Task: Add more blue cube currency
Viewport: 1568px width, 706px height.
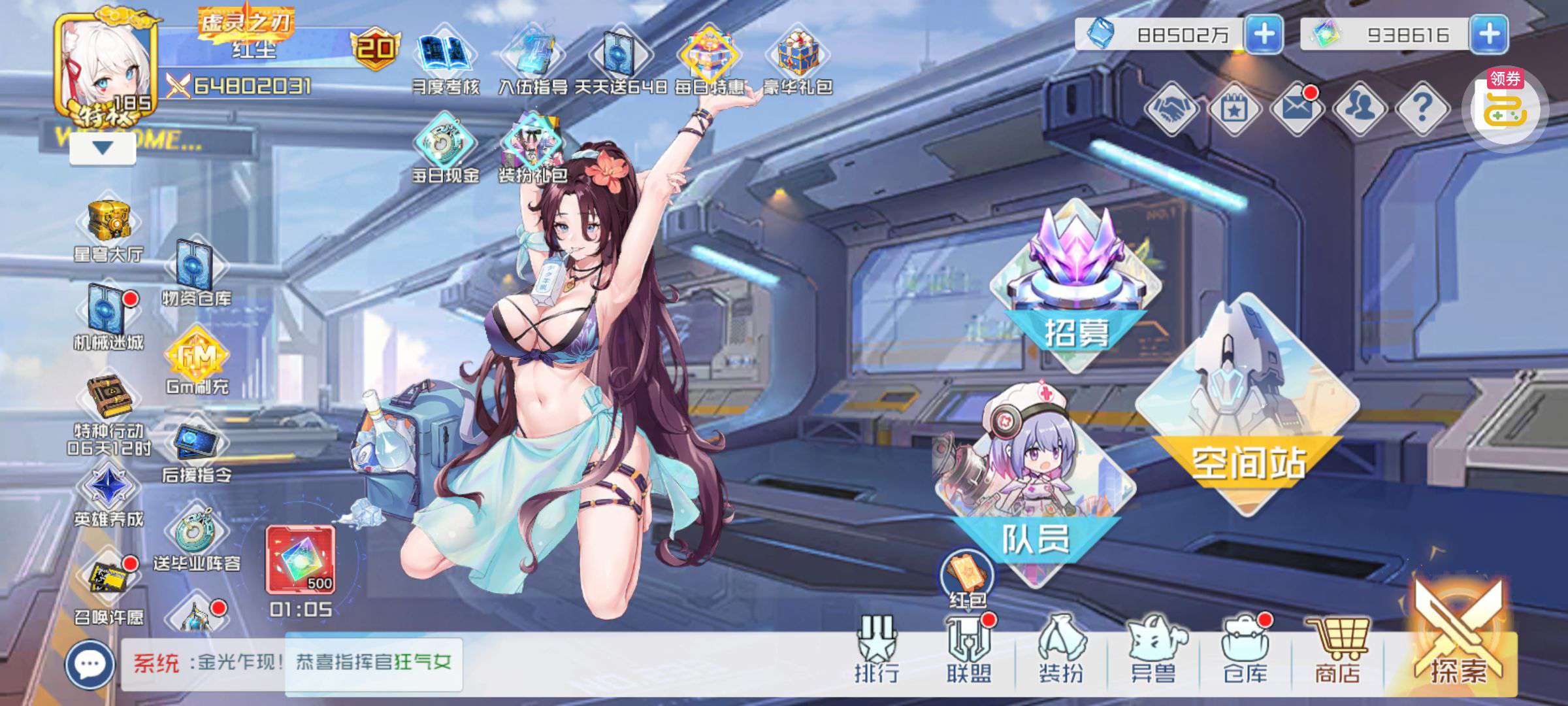Action: (1264, 34)
